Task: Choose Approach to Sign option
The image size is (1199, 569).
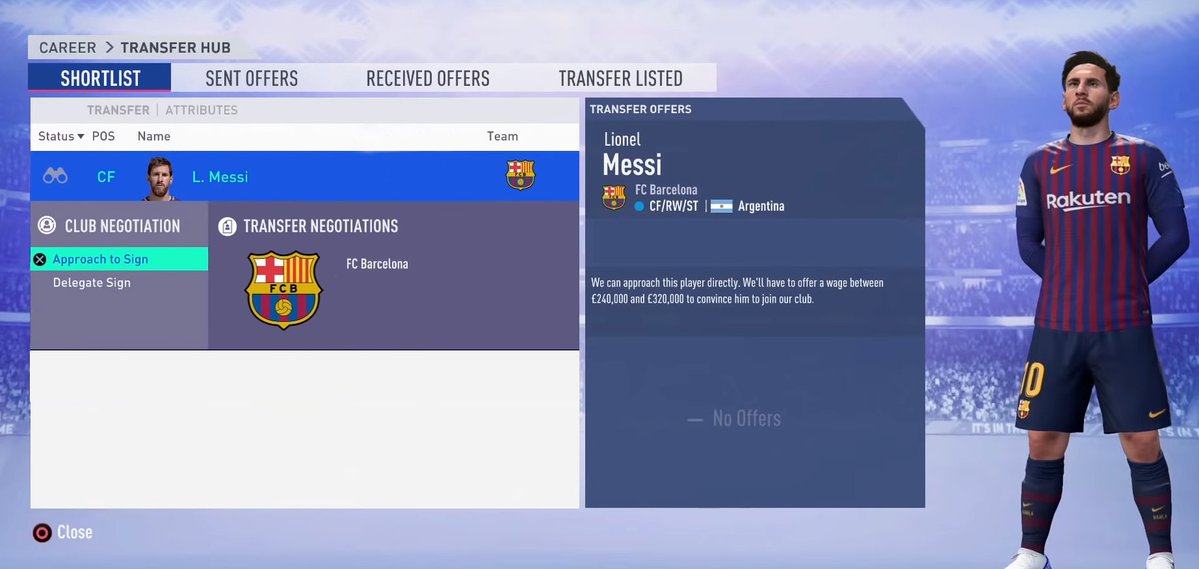Action: click(x=100, y=259)
